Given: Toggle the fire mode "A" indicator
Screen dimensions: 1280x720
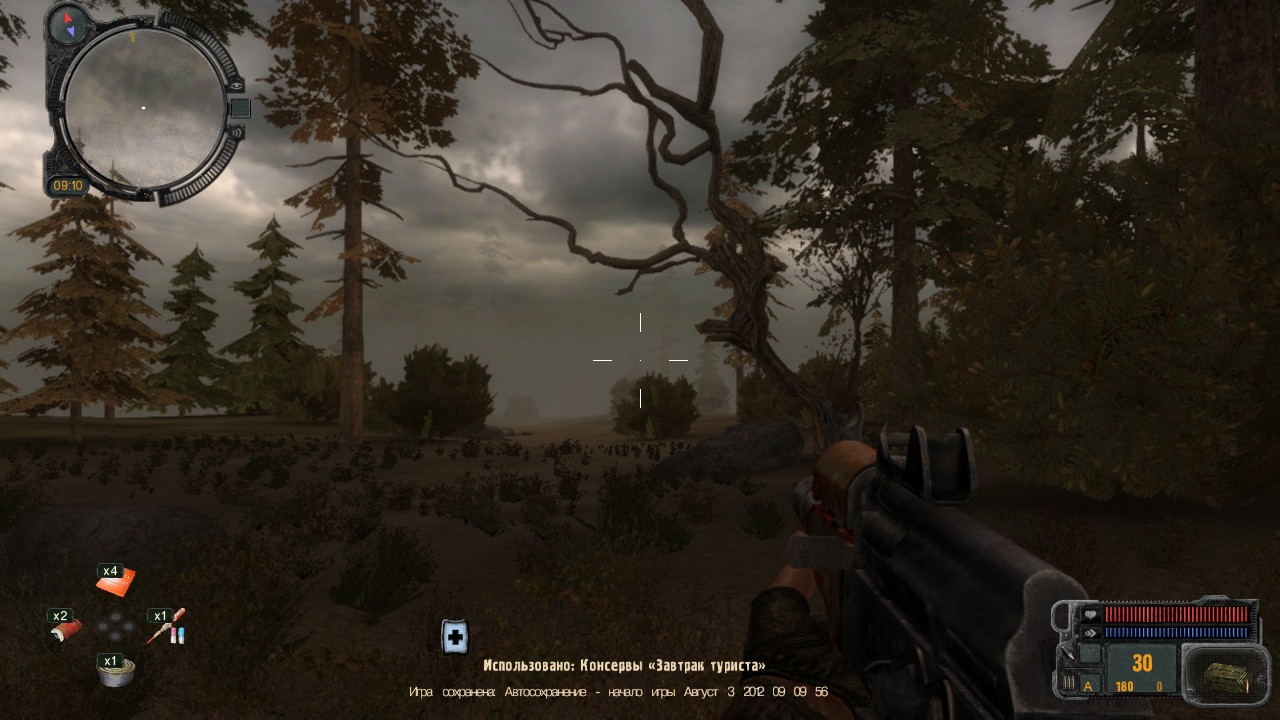Looking at the screenshot, I should click(x=1089, y=685).
